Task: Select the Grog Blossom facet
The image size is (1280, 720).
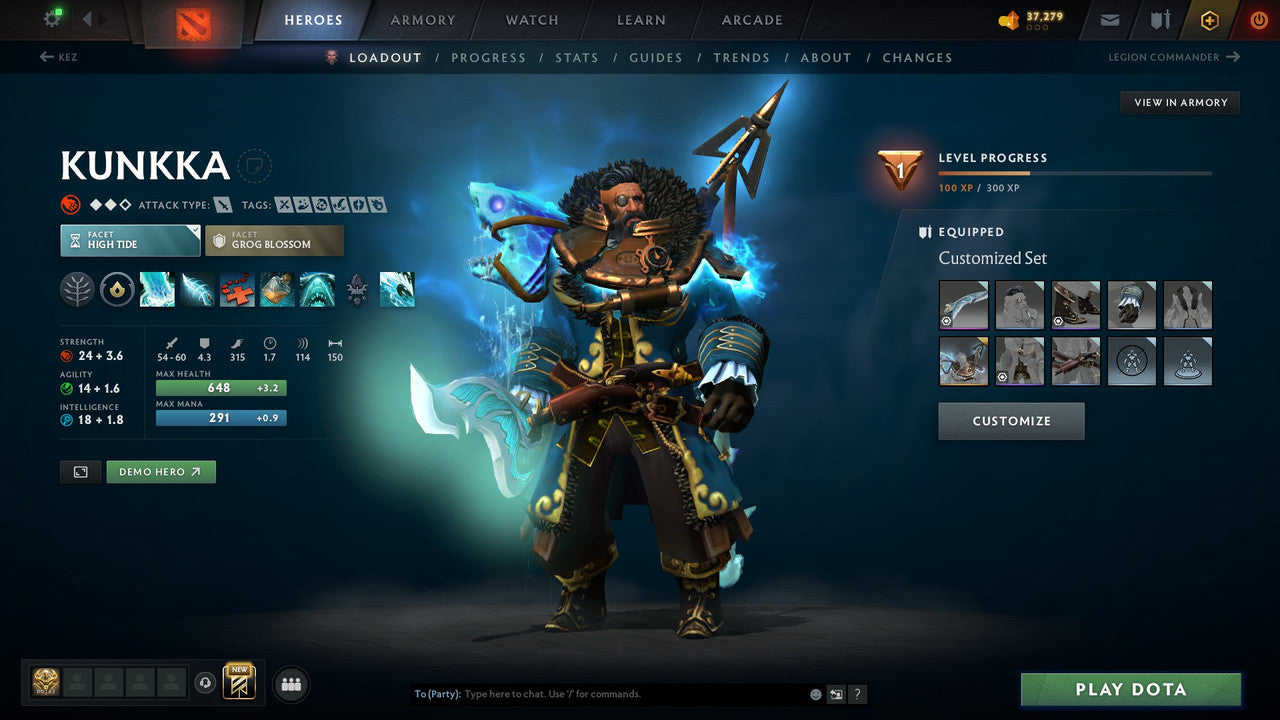Action: tap(274, 240)
